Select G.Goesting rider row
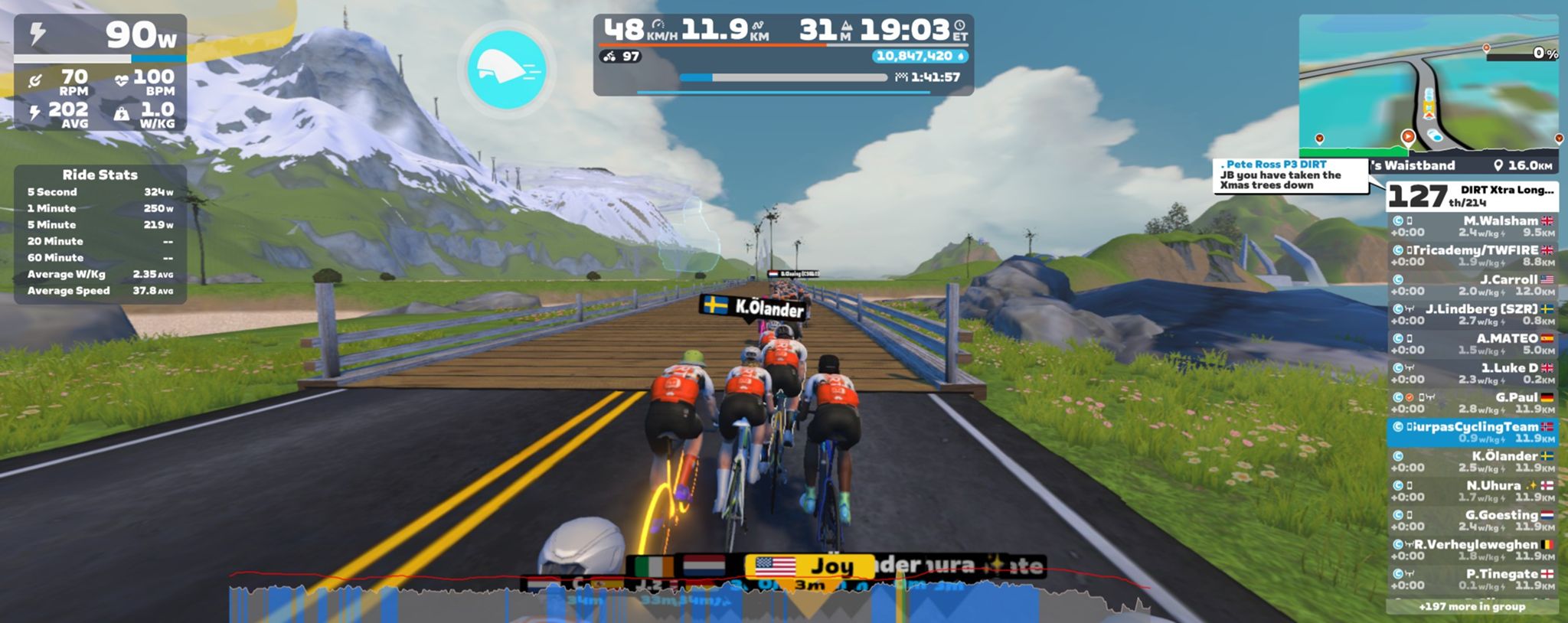Viewport: 1568px width, 623px height. 1472,520
